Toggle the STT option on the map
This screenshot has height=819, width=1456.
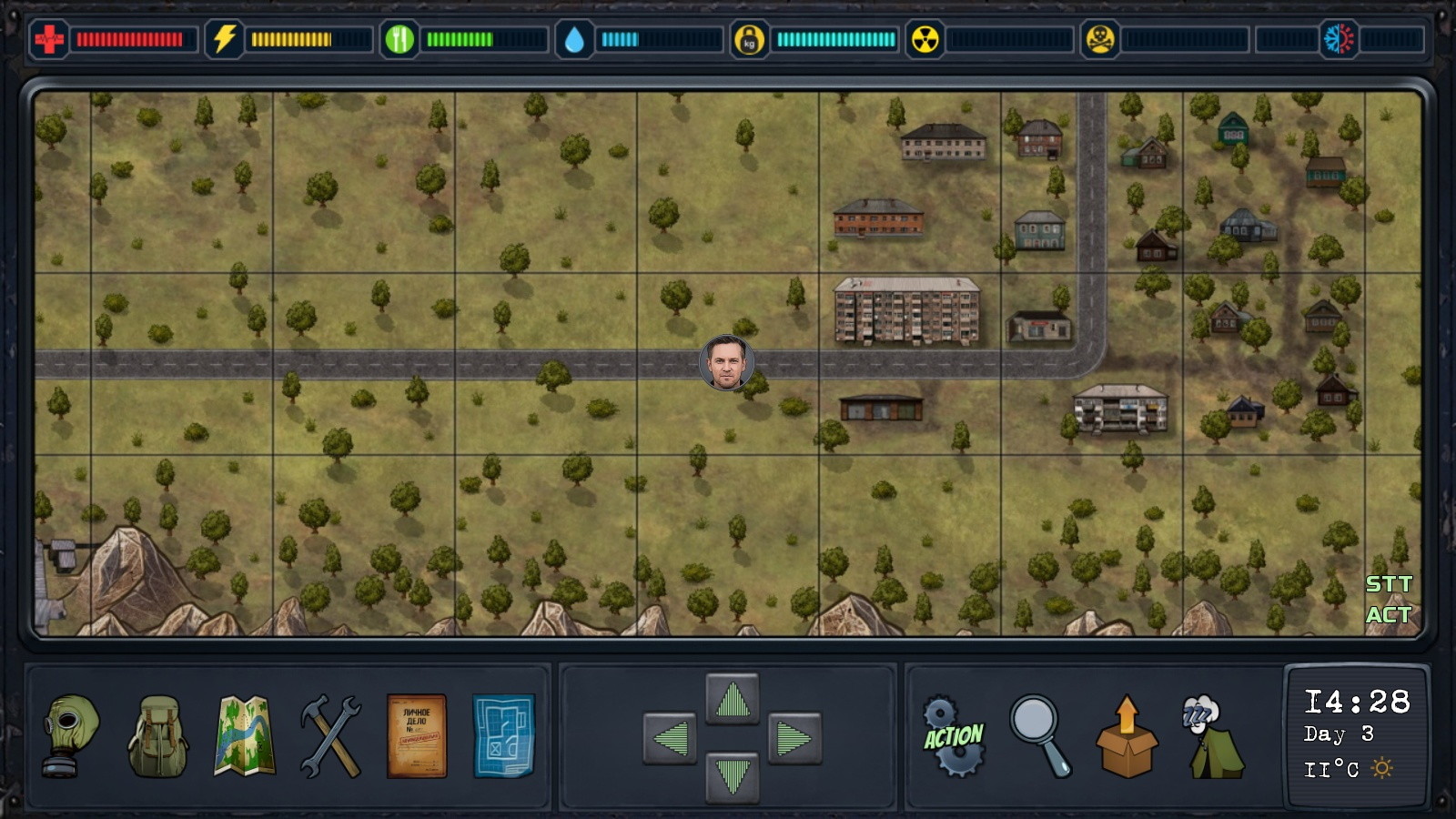coord(1389,584)
